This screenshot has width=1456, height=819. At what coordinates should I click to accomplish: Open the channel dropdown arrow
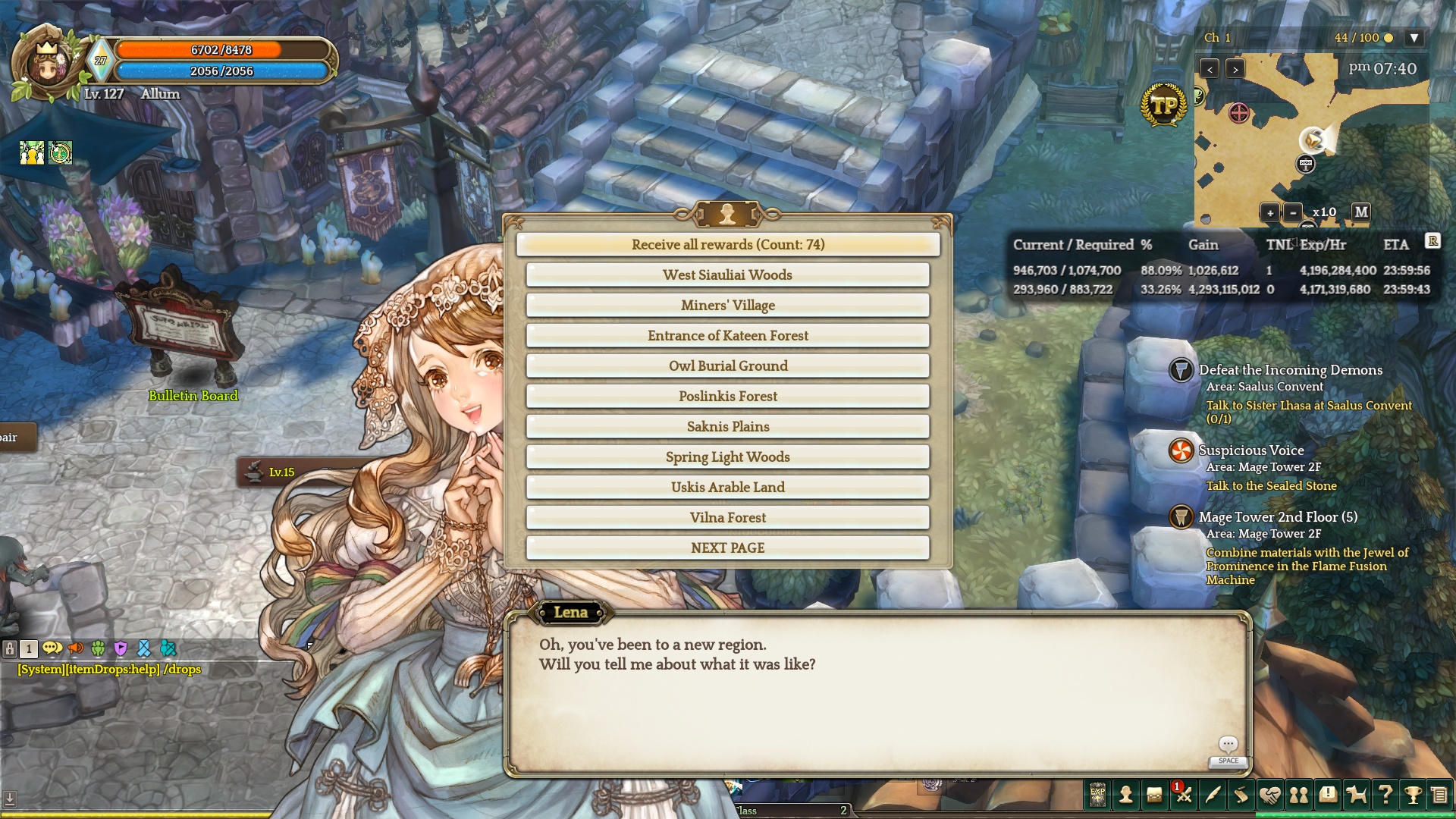click(x=1414, y=38)
